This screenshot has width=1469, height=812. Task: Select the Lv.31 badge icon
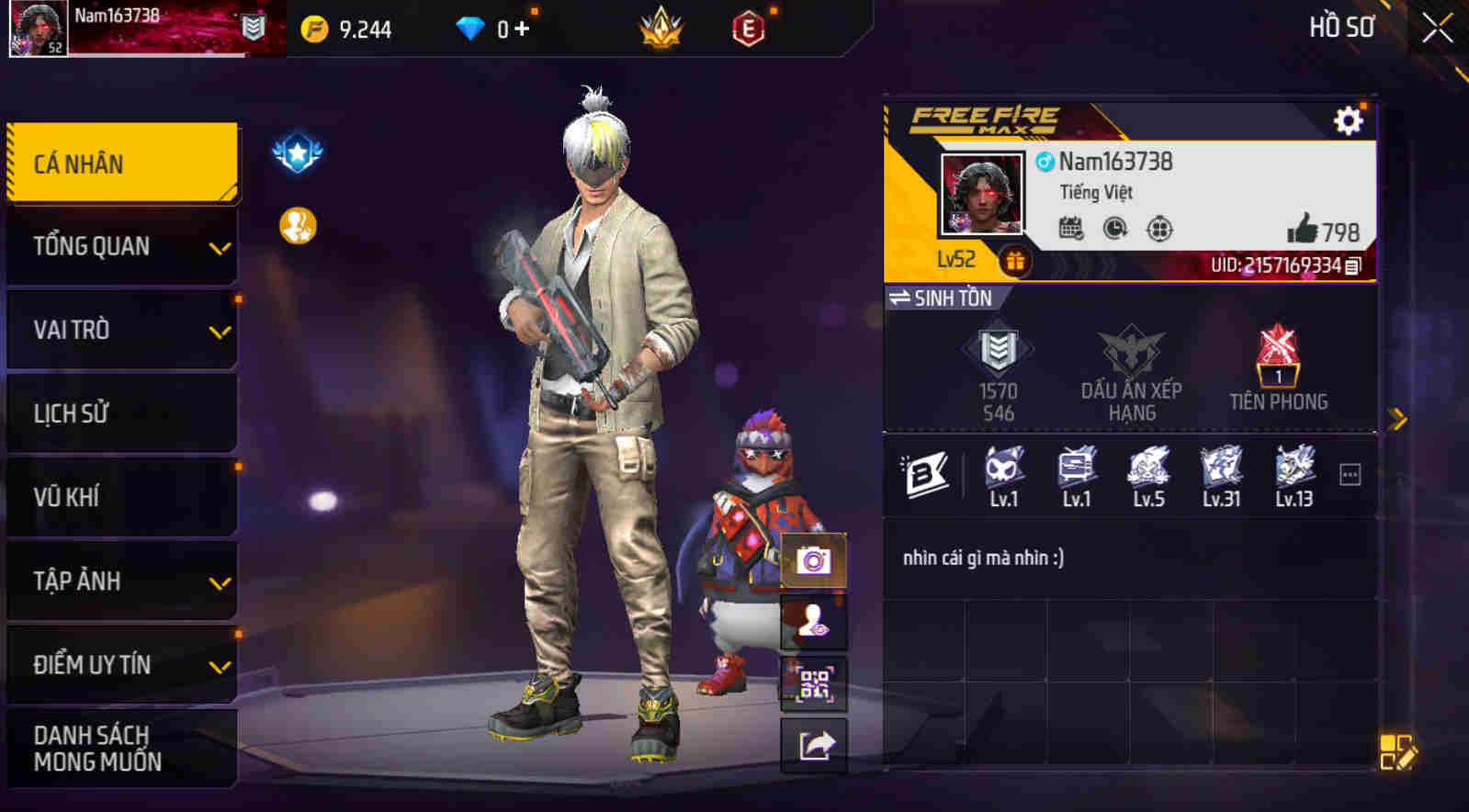coord(1223,470)
